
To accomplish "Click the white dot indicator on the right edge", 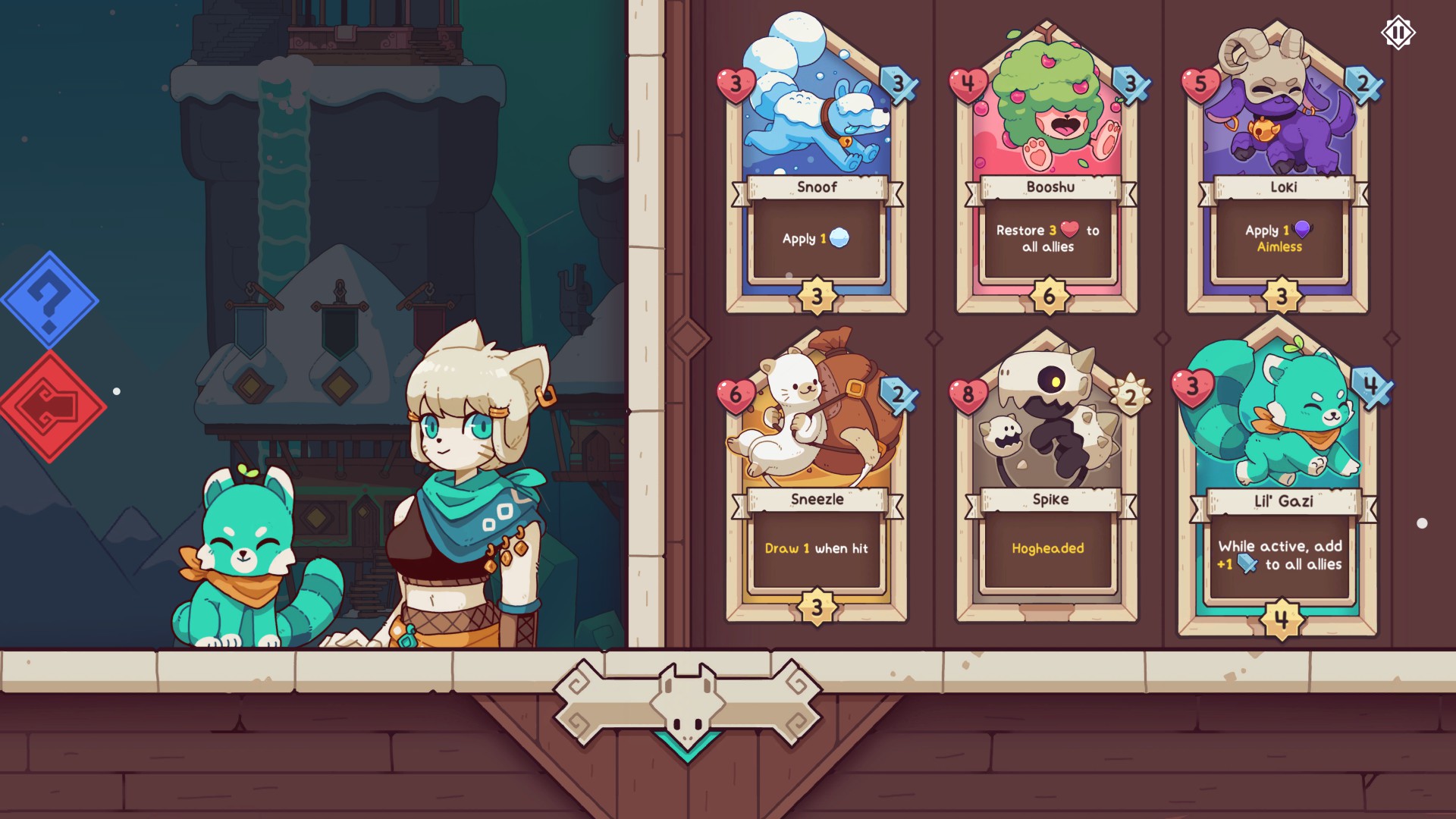I will [x=1423, y=522].
